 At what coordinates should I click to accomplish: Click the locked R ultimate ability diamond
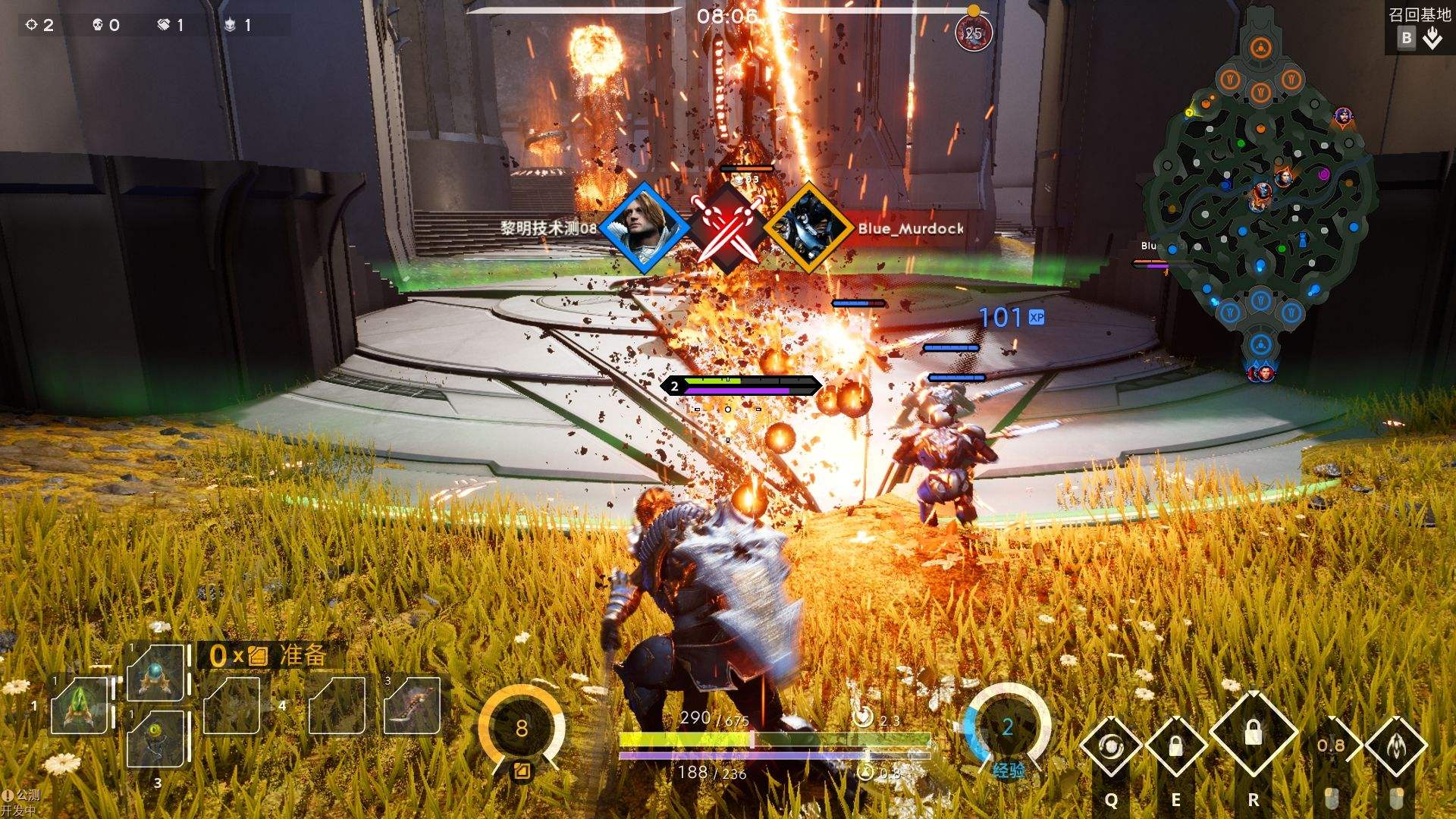[1253, 733]
